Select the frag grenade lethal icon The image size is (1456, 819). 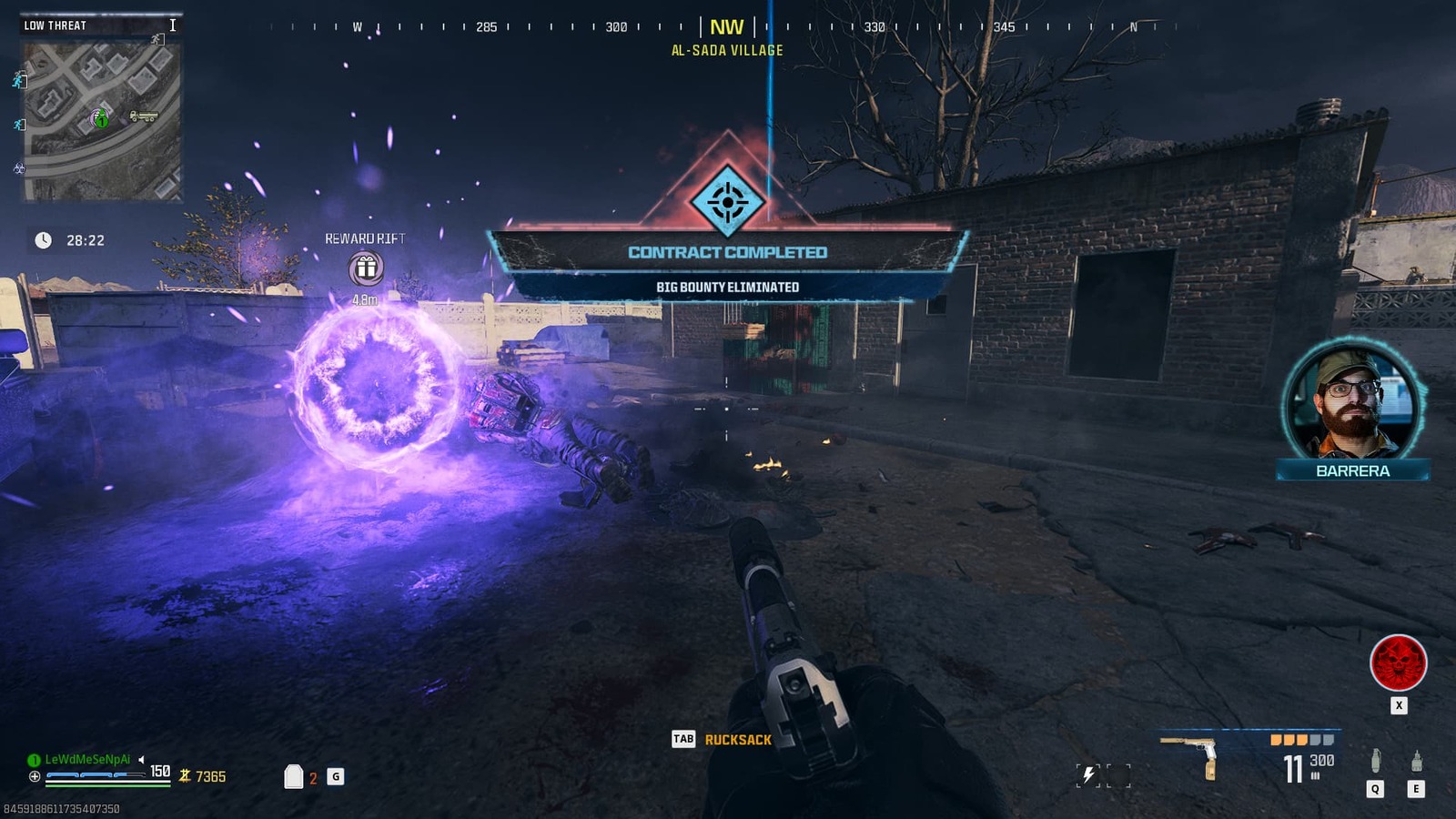1376,762
